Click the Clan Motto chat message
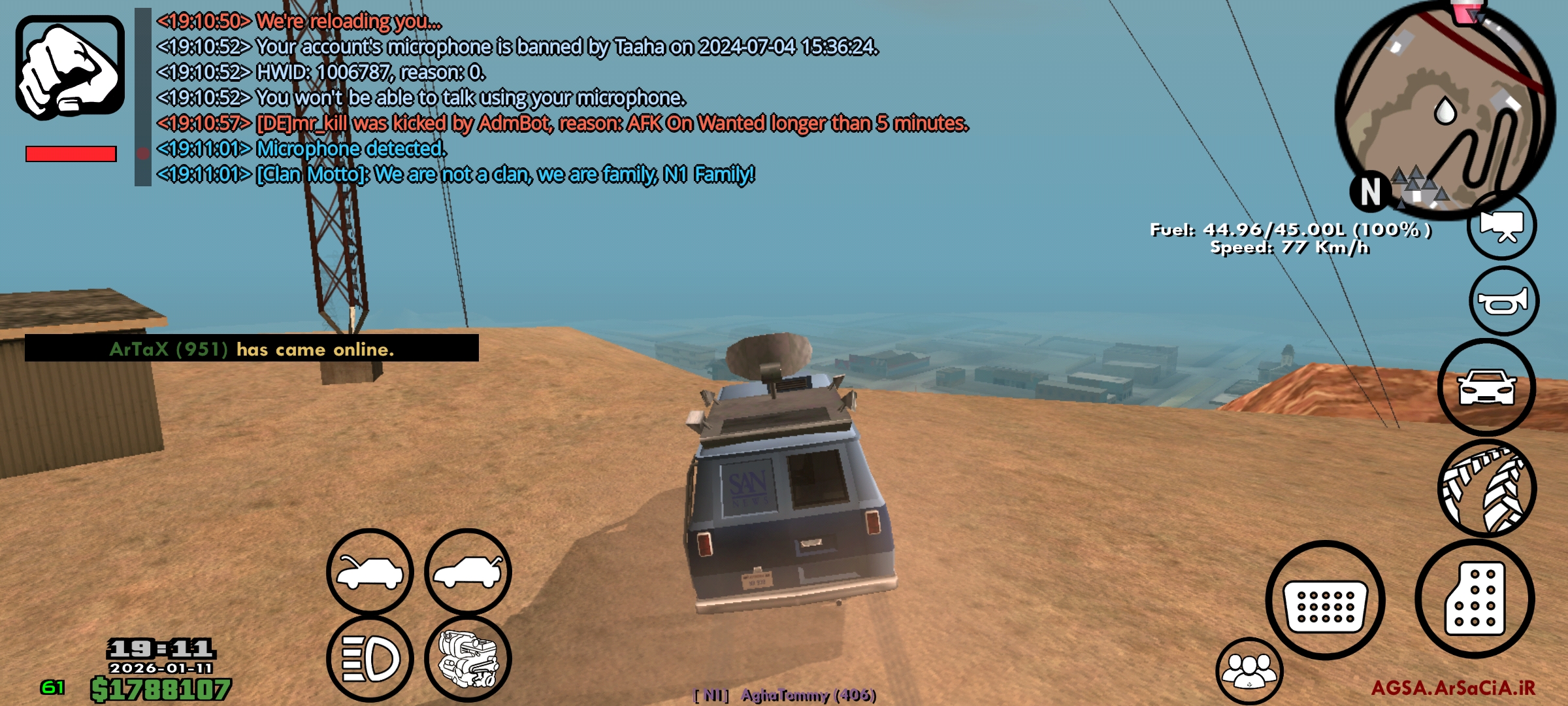This screenshot has width=1568, height=706. 457,173
